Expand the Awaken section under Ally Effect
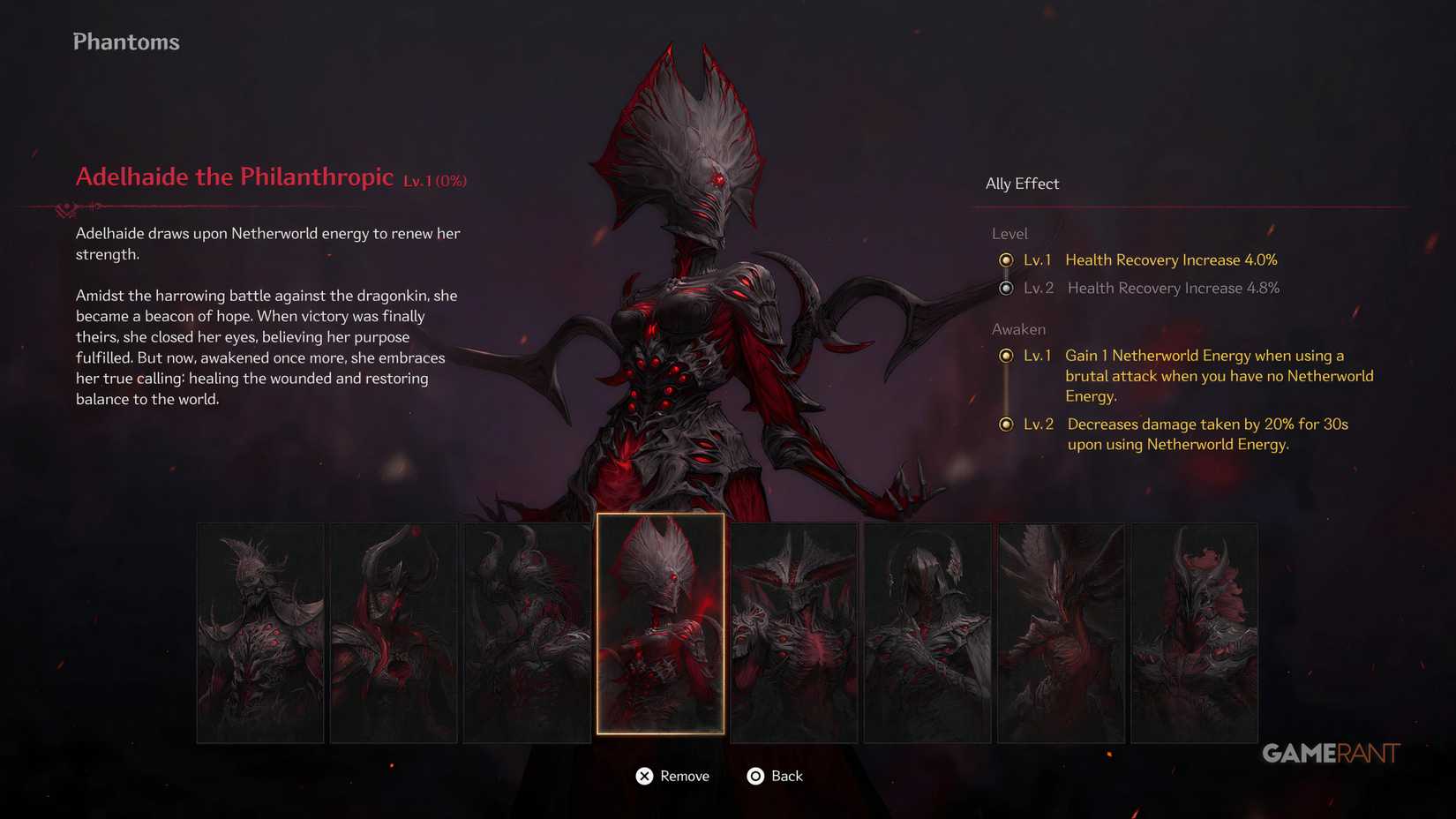This screenshot has height=819, width=1456. [x=1019, y=328]
